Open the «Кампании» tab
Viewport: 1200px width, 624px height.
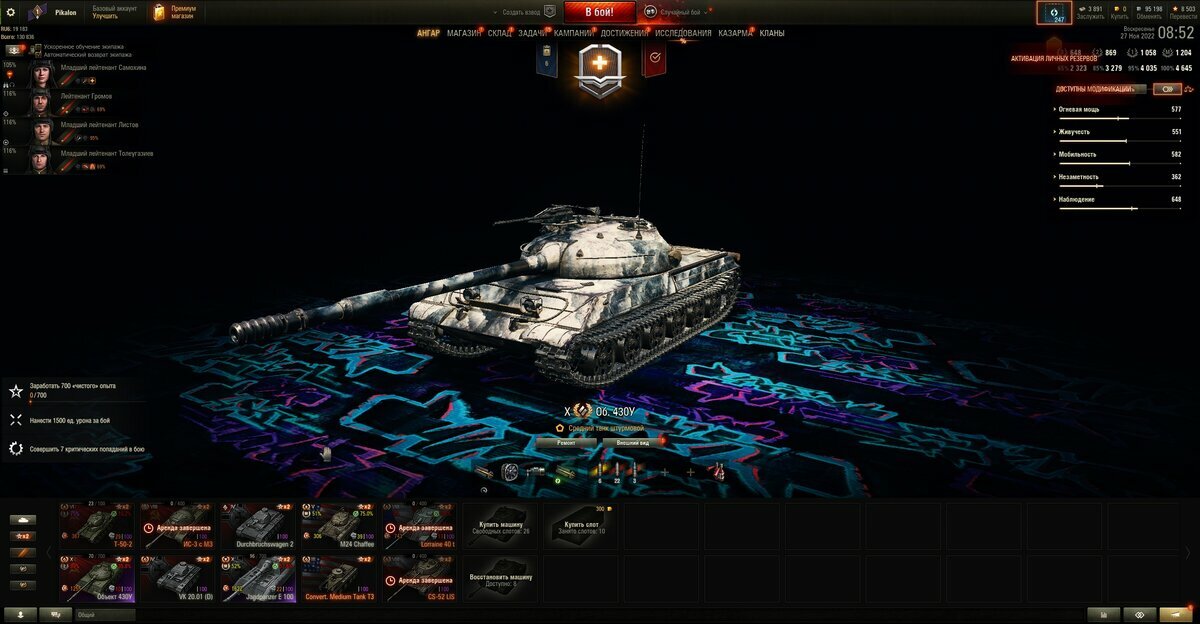tap(573, 33)
